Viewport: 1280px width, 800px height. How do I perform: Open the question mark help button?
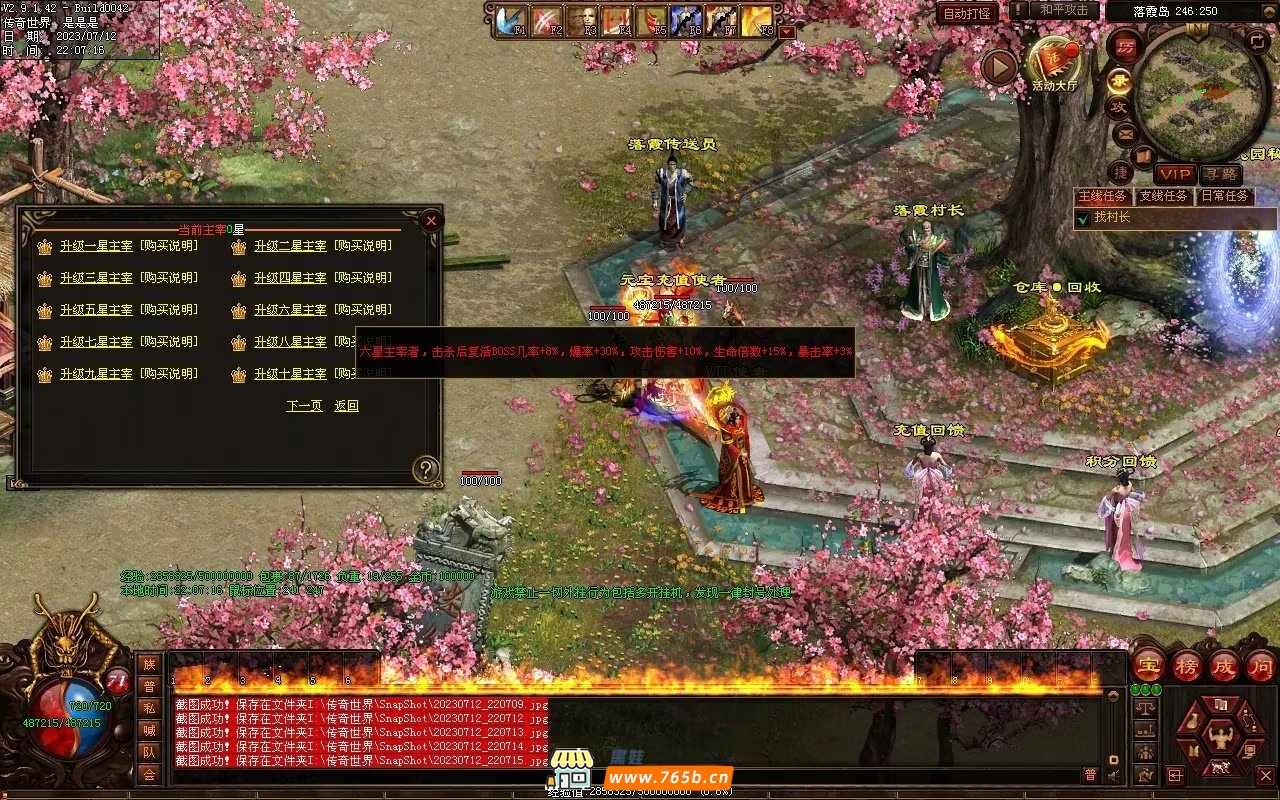coord(426,469)
